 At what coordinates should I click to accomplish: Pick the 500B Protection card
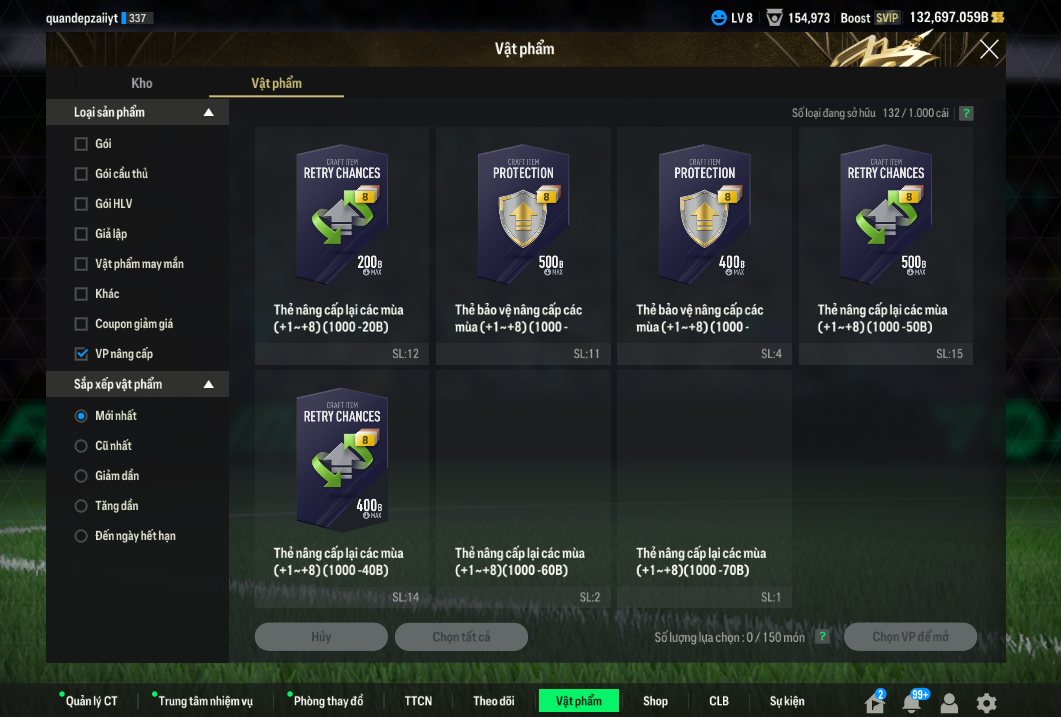pyautogui.click(x=523, y=215)
